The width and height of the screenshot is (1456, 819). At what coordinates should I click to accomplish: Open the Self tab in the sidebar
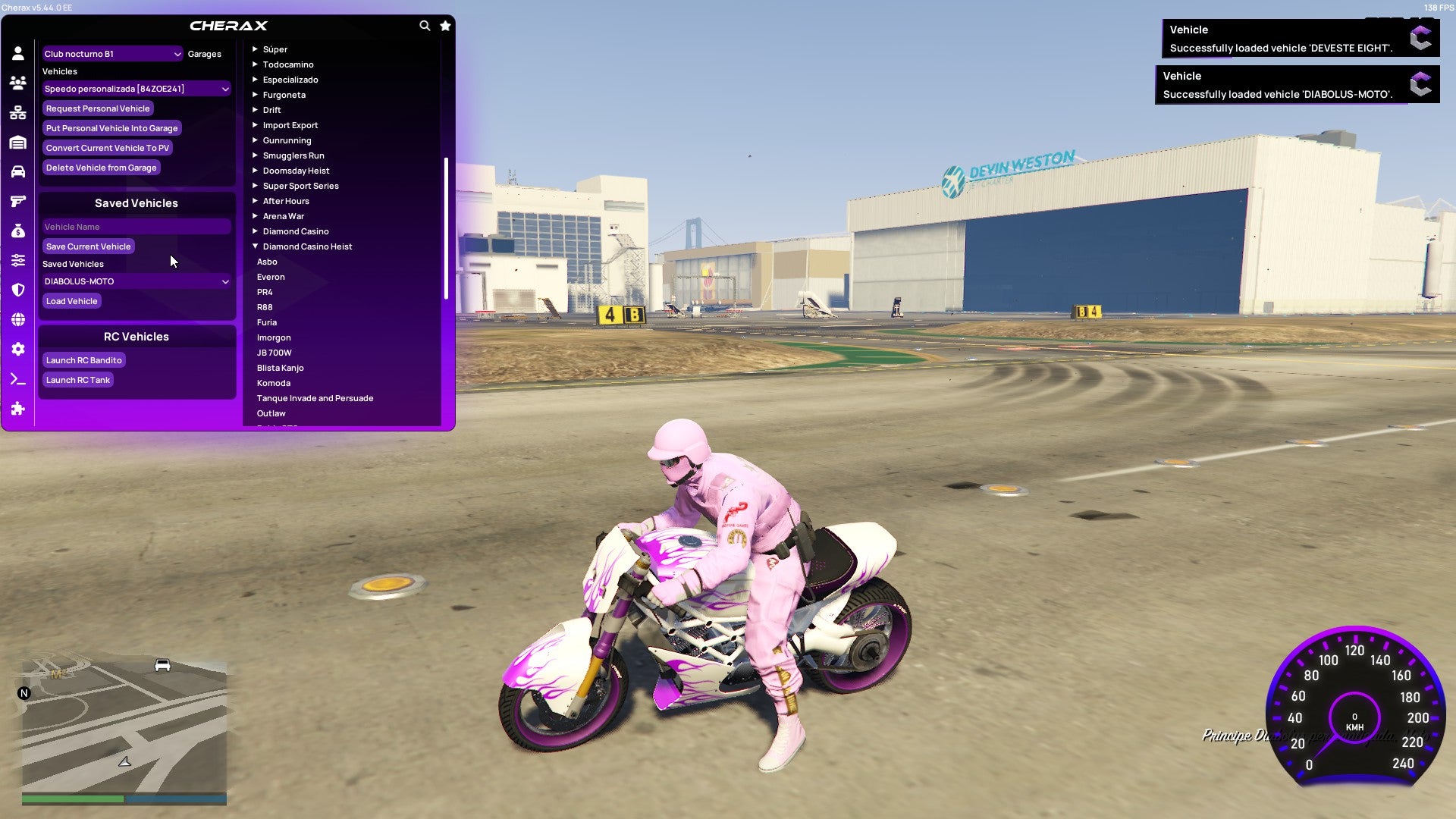coord(17,52)
